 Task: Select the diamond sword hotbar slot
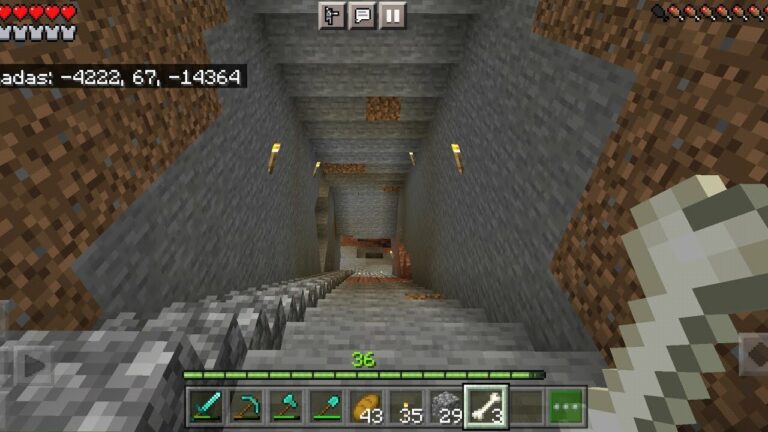pos(206,406)
